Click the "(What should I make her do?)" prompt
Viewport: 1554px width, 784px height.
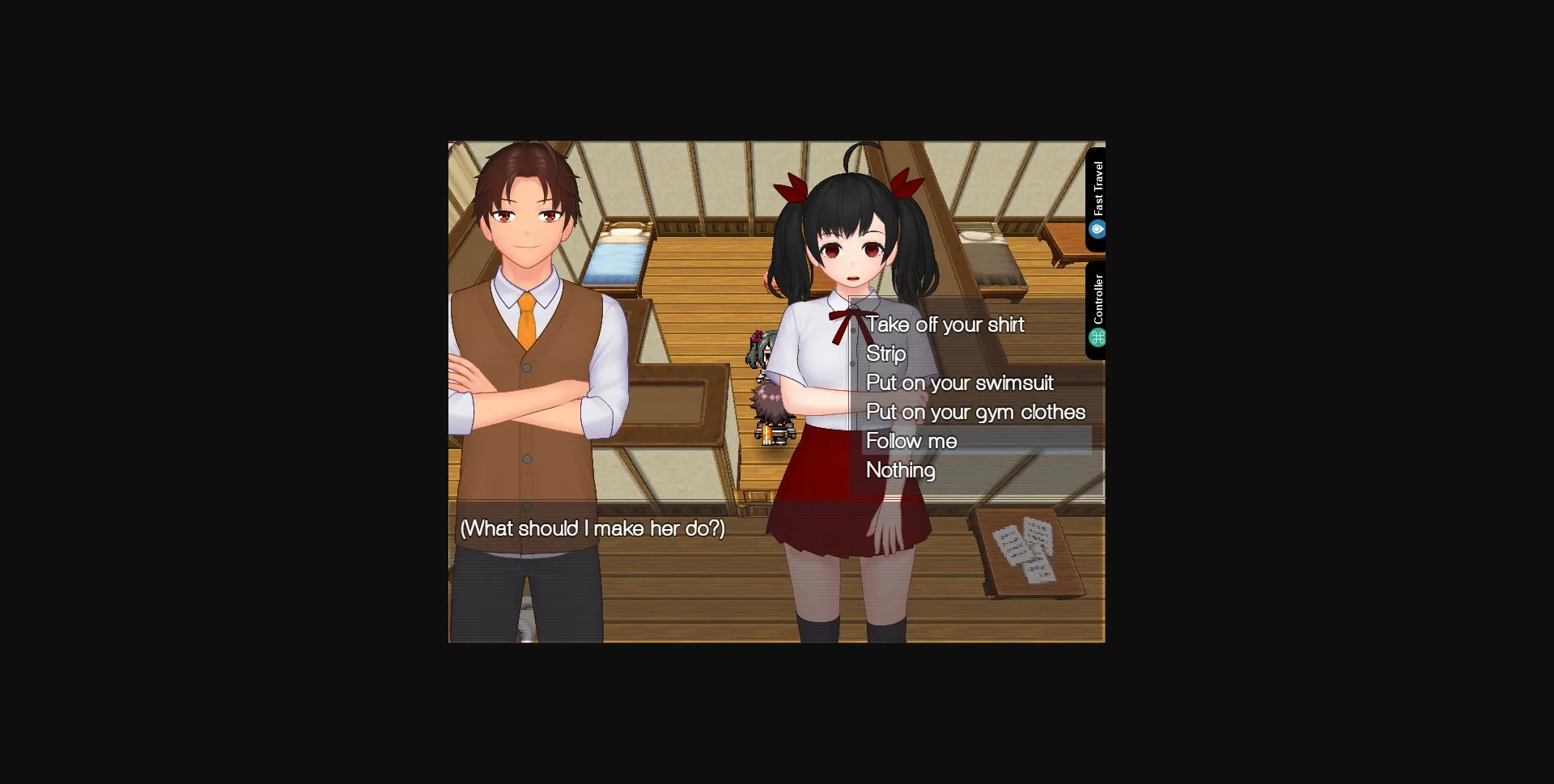[592, 528]
